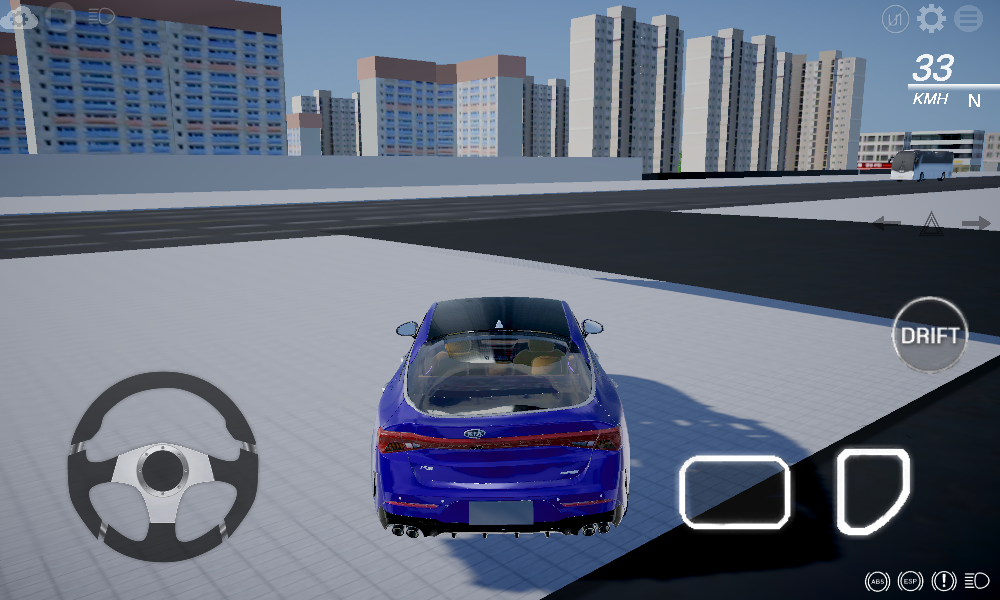Click the crossed-out circle icon beside the gear

(895, 18)
